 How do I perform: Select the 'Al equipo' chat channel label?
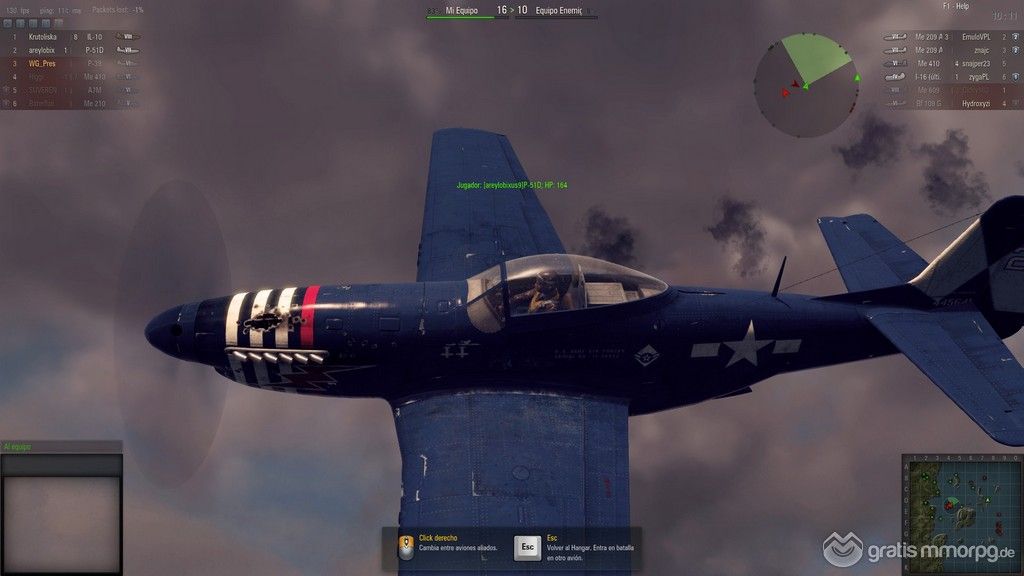pos(18,447)
